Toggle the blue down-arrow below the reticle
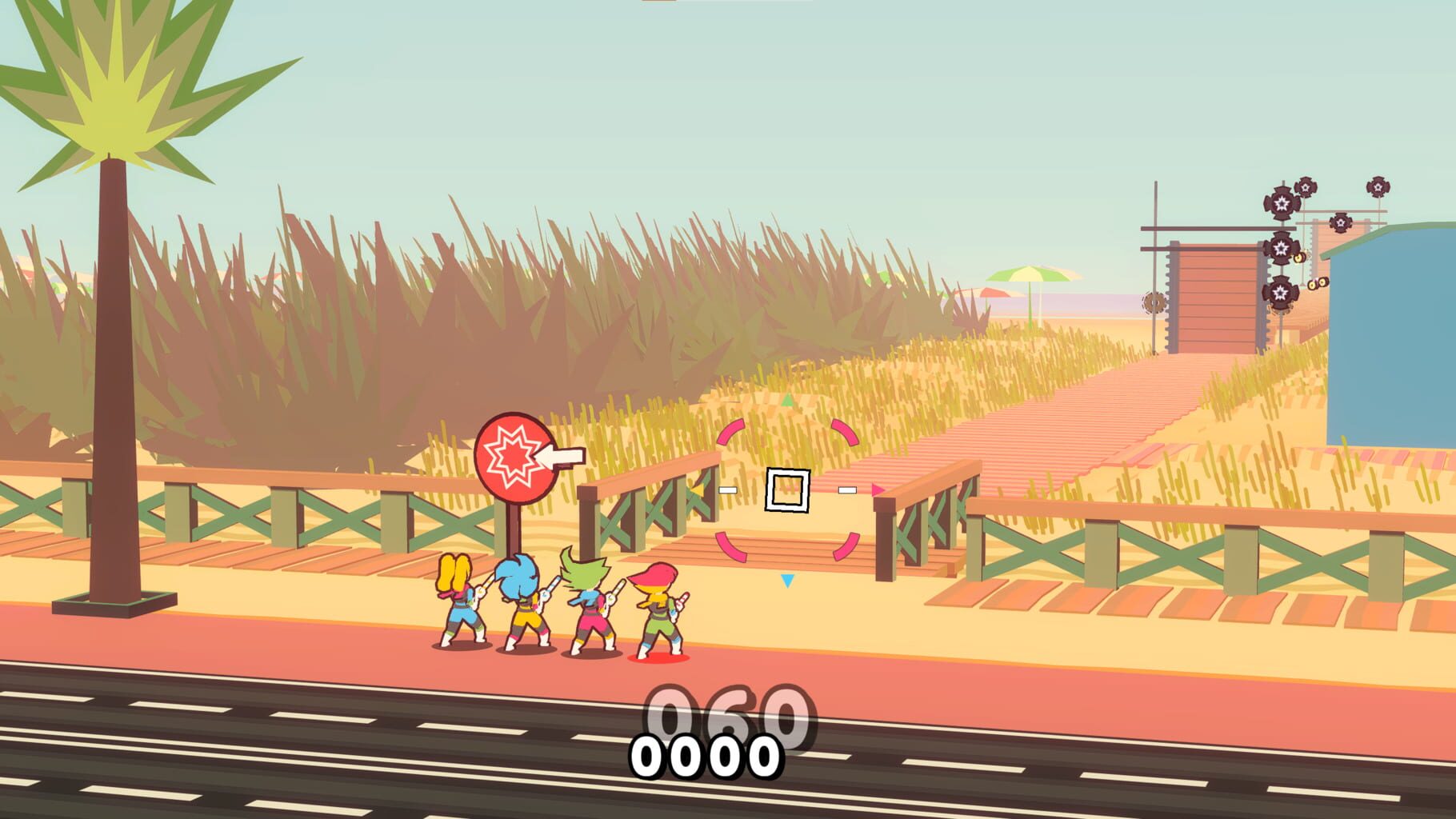 pos(787,581)
